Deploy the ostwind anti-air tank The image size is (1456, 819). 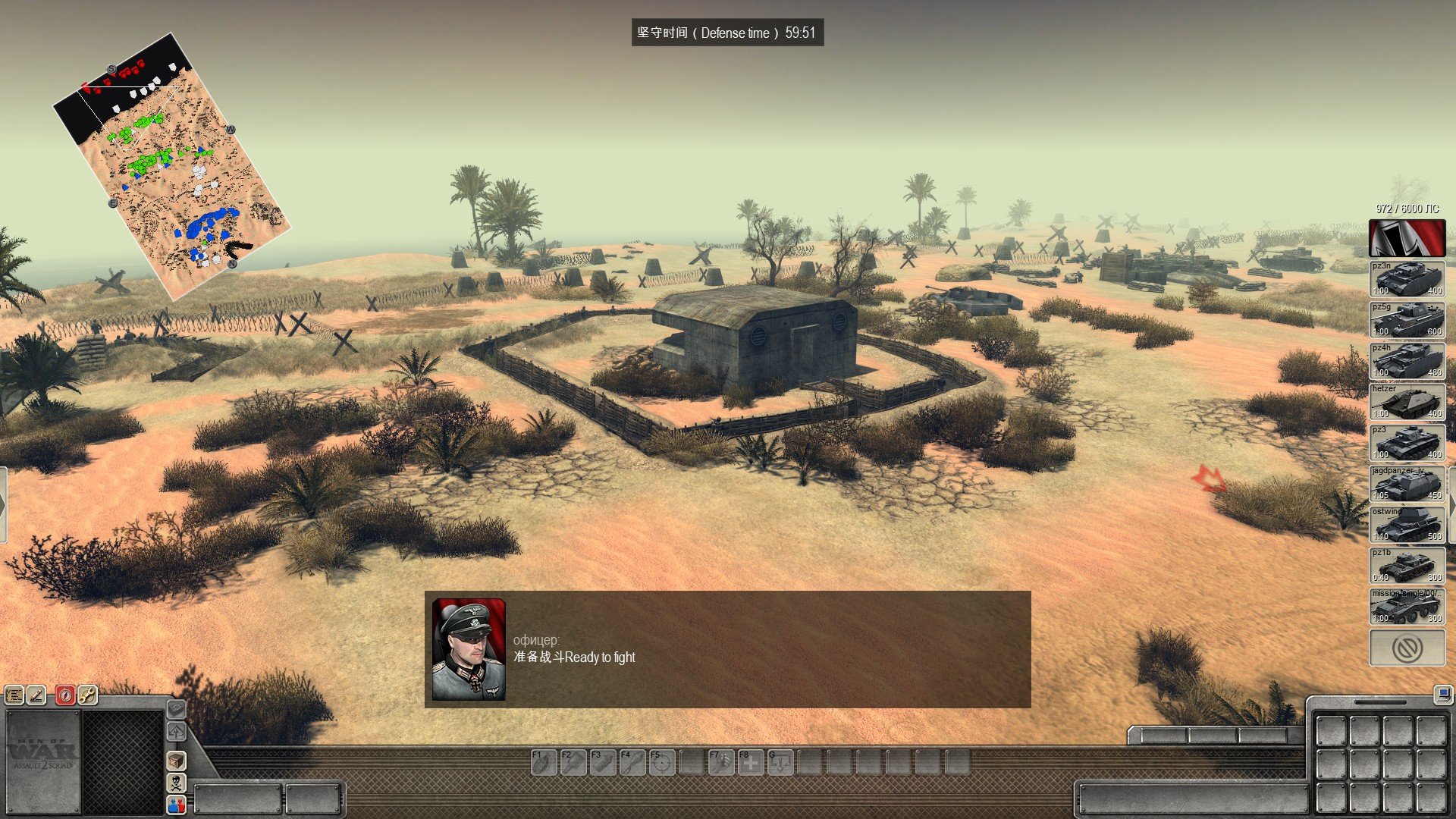coord(1407,525)
